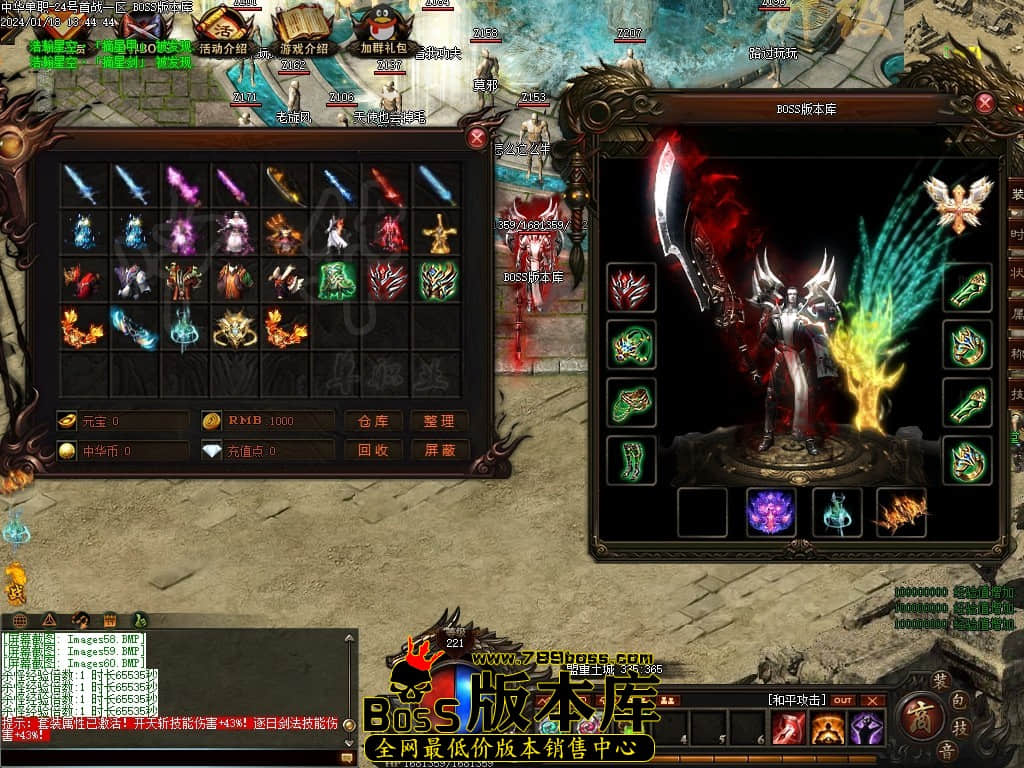Select the red spiked helmet equipment slot
The image size is (1024, 768).
[631, 288]
